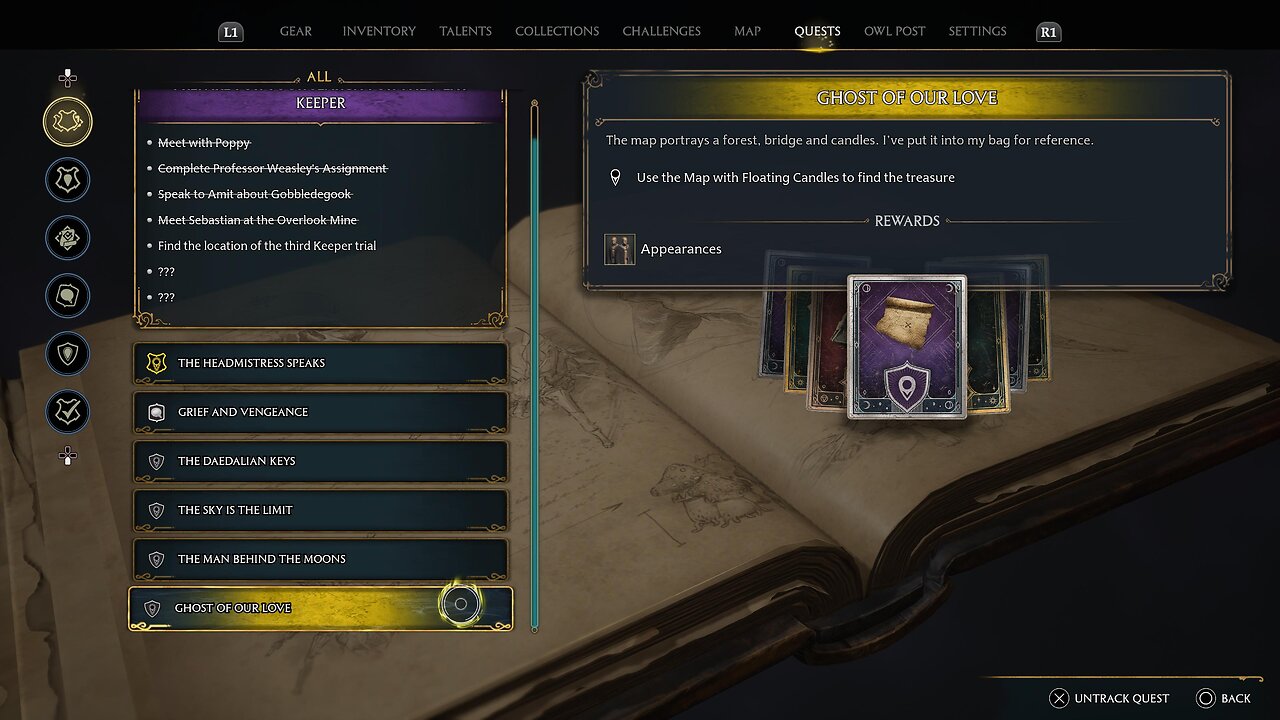Open The Man Behind the Moons quest

(320, 559)
